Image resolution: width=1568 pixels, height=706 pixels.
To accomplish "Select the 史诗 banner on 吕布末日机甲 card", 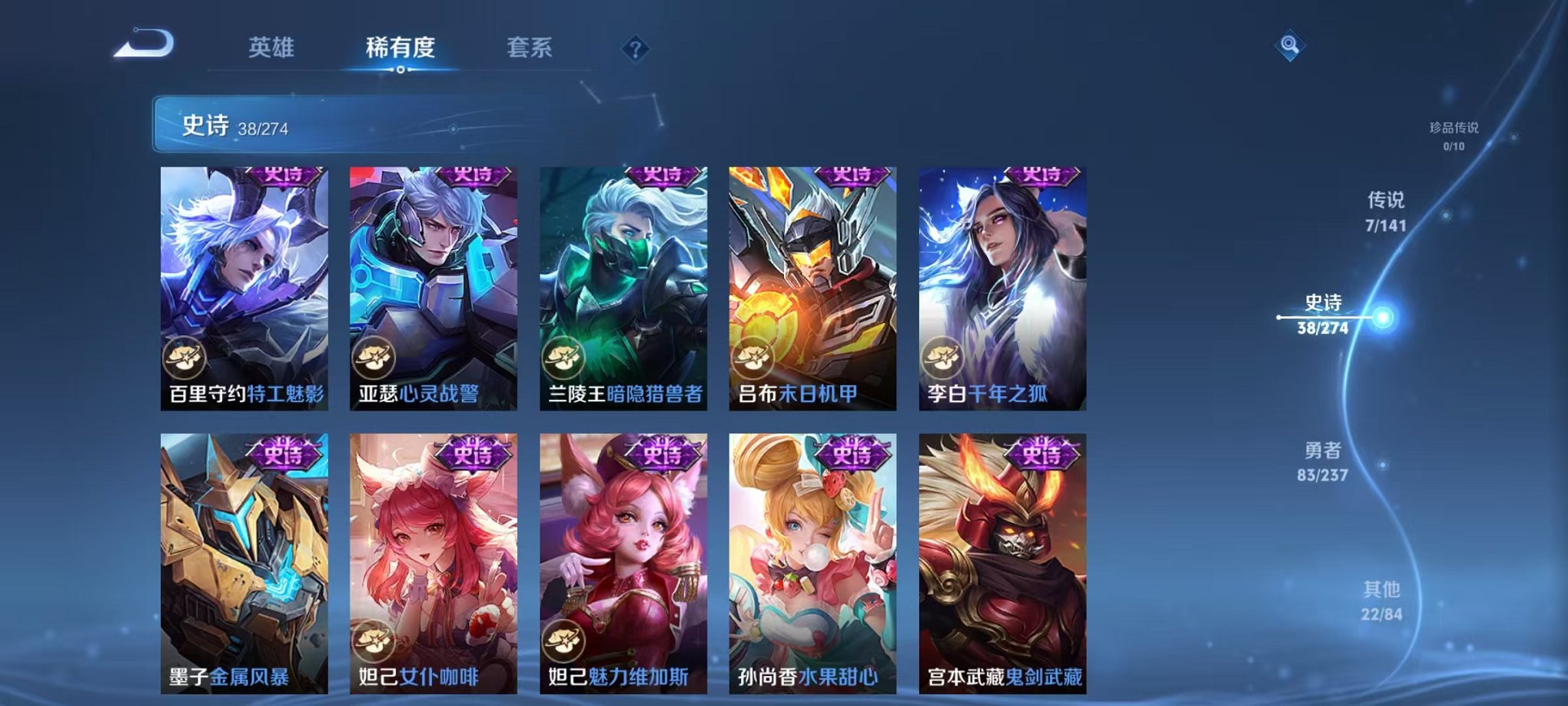I will point(852,176).
